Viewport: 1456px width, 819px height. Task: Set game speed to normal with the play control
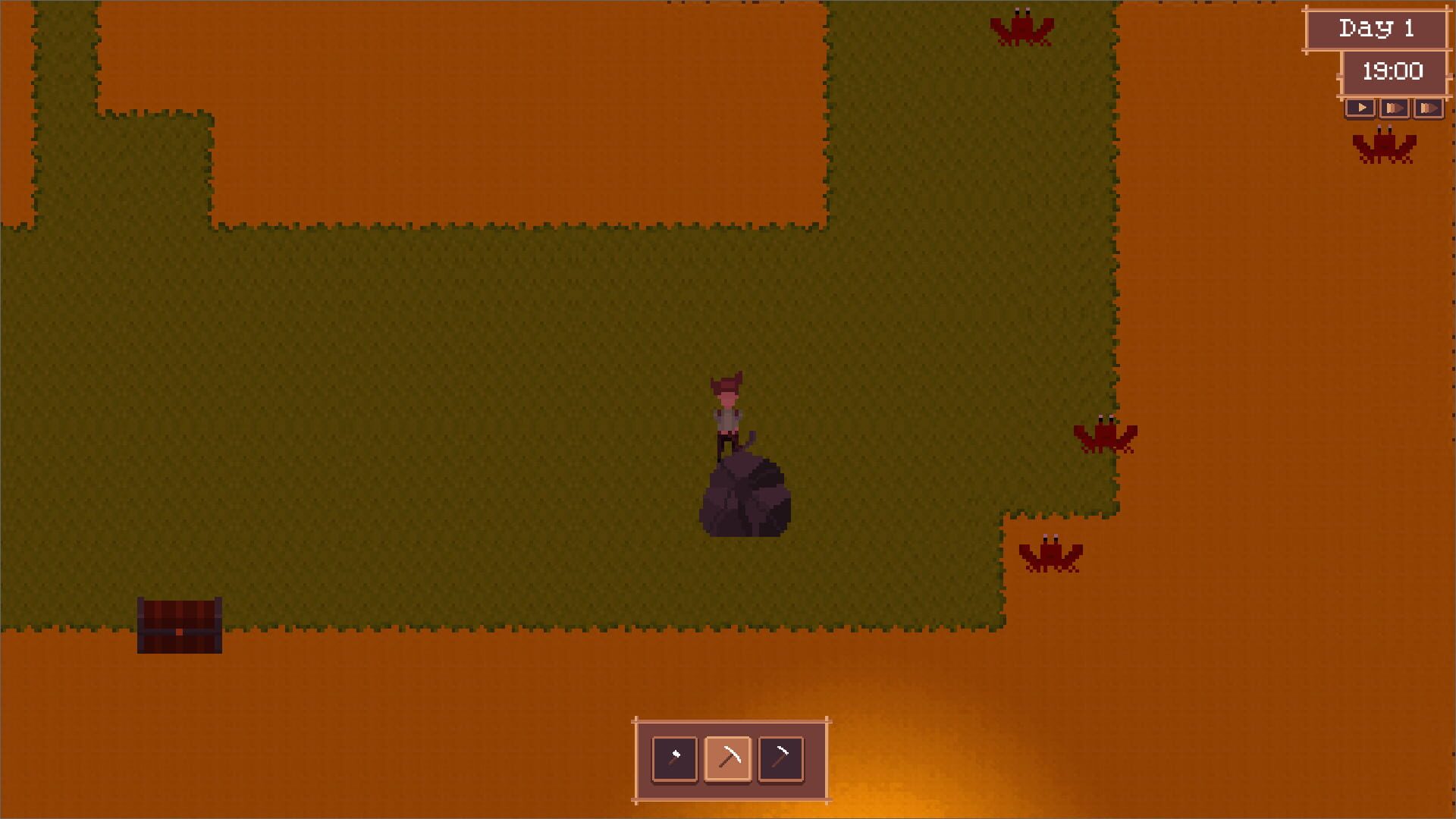pyautogui.click(x=1361, y=108)
